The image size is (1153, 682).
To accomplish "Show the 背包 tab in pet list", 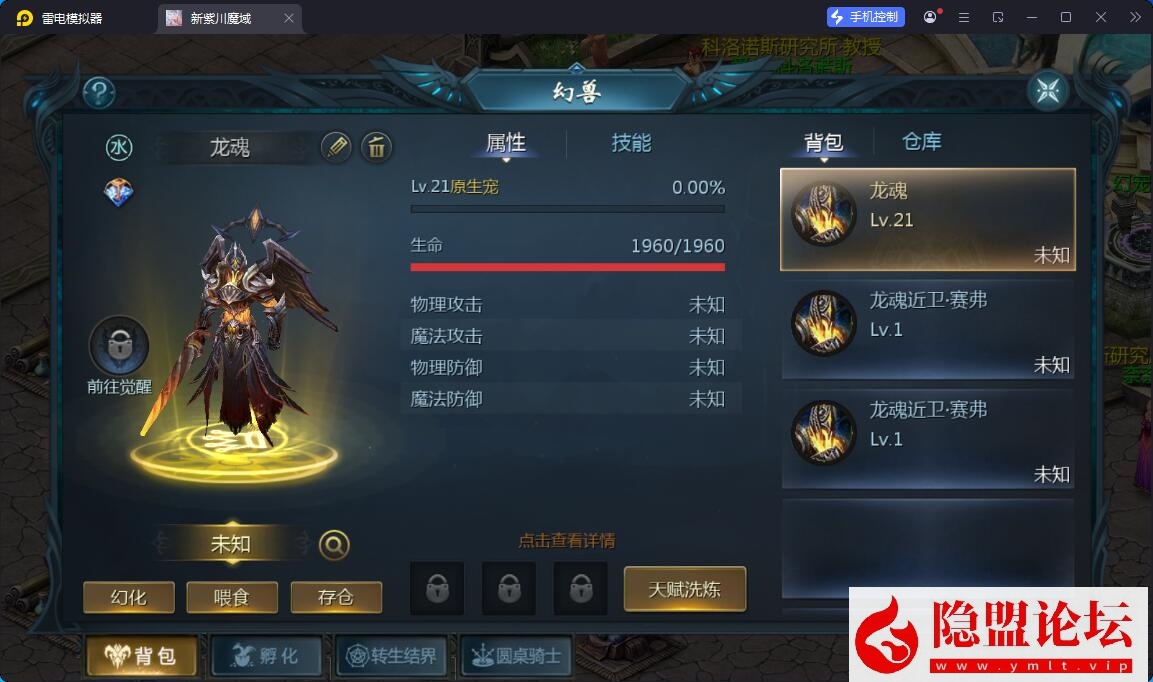I will [x=824, y=142].
